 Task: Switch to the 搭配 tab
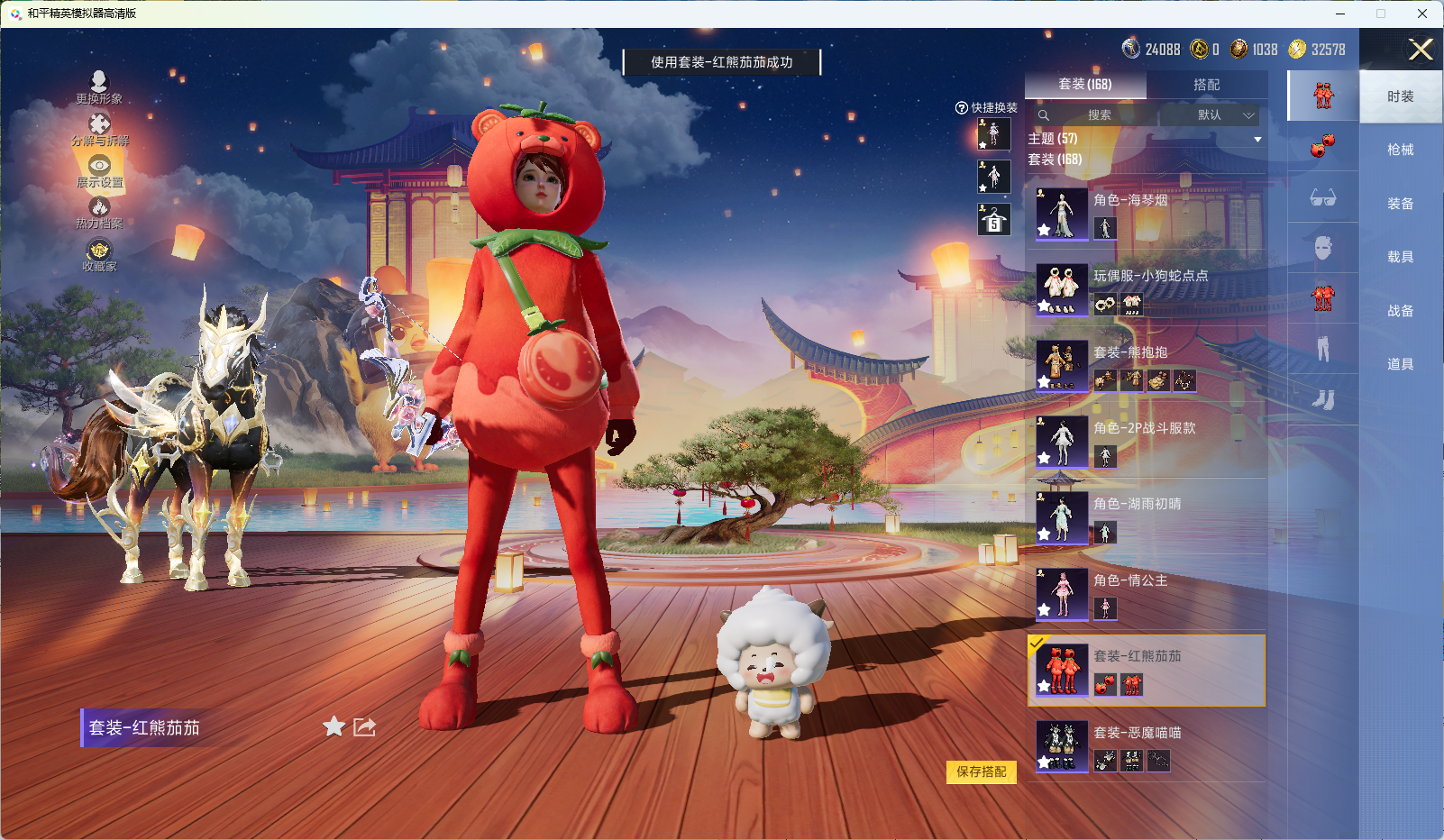coord(1209,85)
